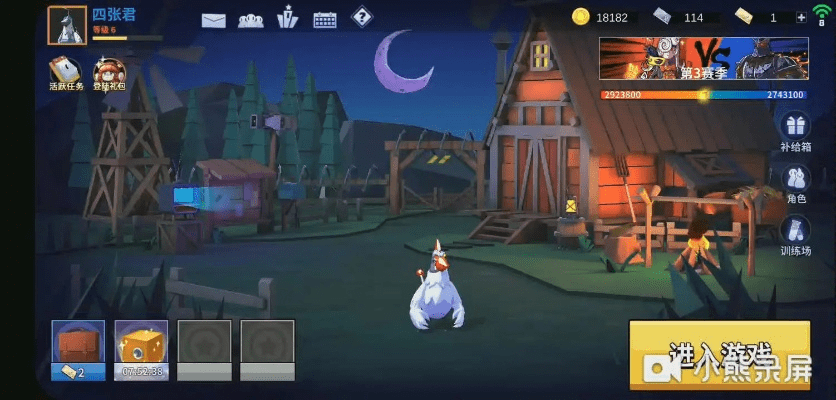The height and width of the screenshot is (400, 836).
Task: Open the 登陆礼包 login gift pack
Action: click(109, 73)
